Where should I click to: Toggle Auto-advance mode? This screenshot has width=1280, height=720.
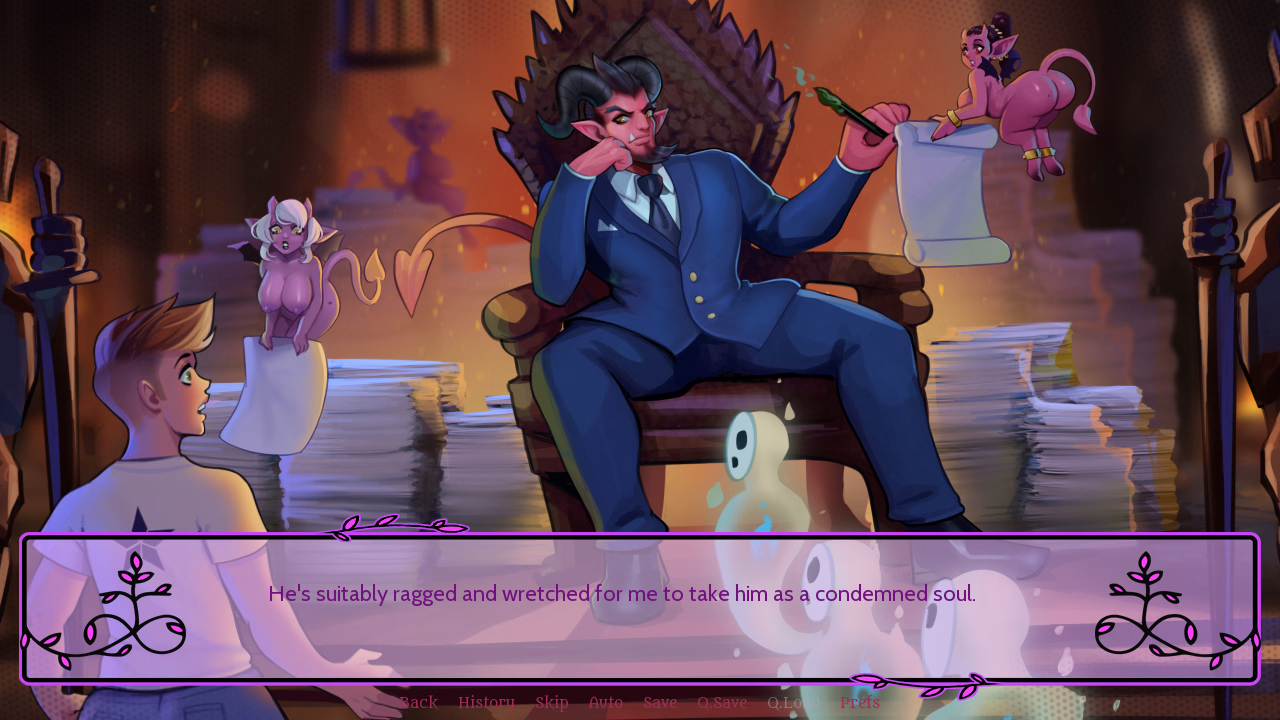[604, 701]
